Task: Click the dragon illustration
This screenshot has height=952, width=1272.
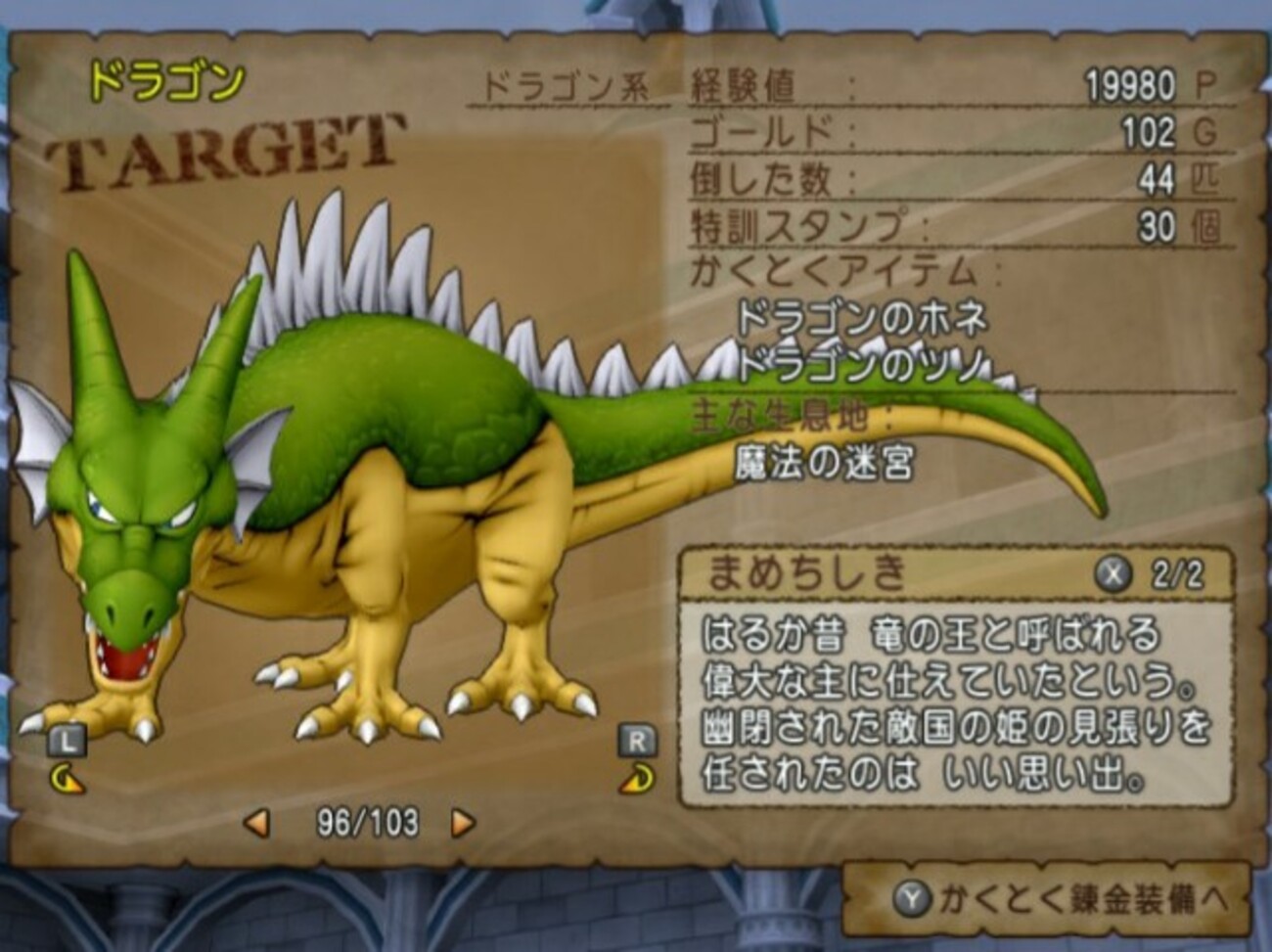Action: click(x=342, y=489)
